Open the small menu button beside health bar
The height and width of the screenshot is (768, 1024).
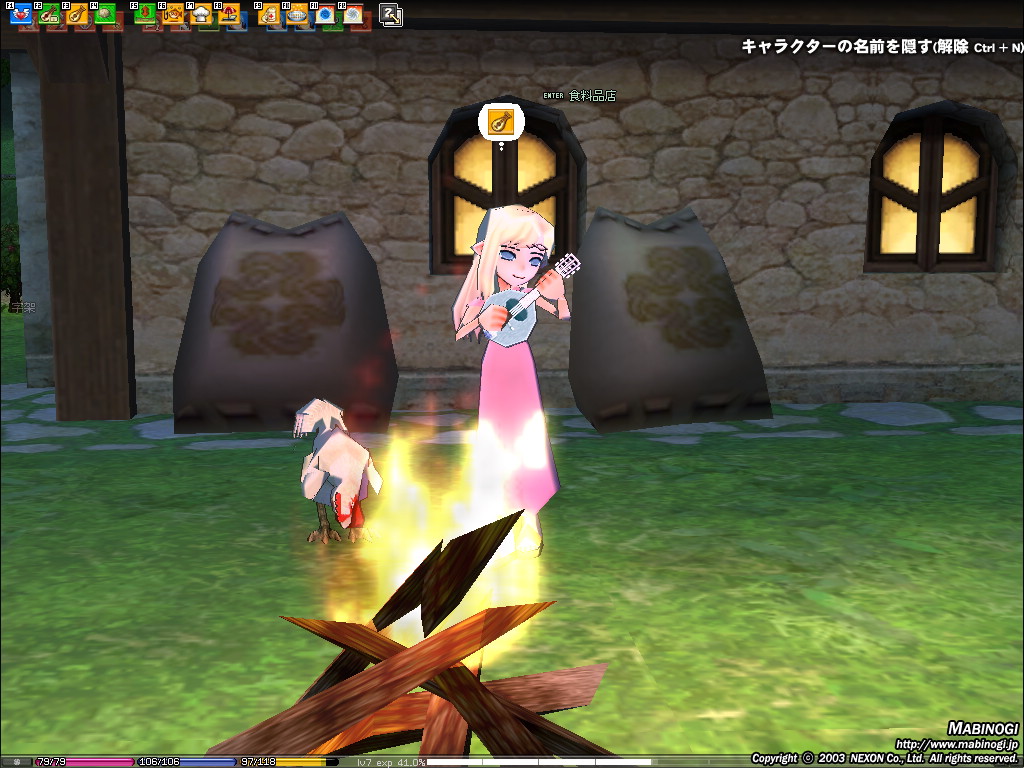16,762
